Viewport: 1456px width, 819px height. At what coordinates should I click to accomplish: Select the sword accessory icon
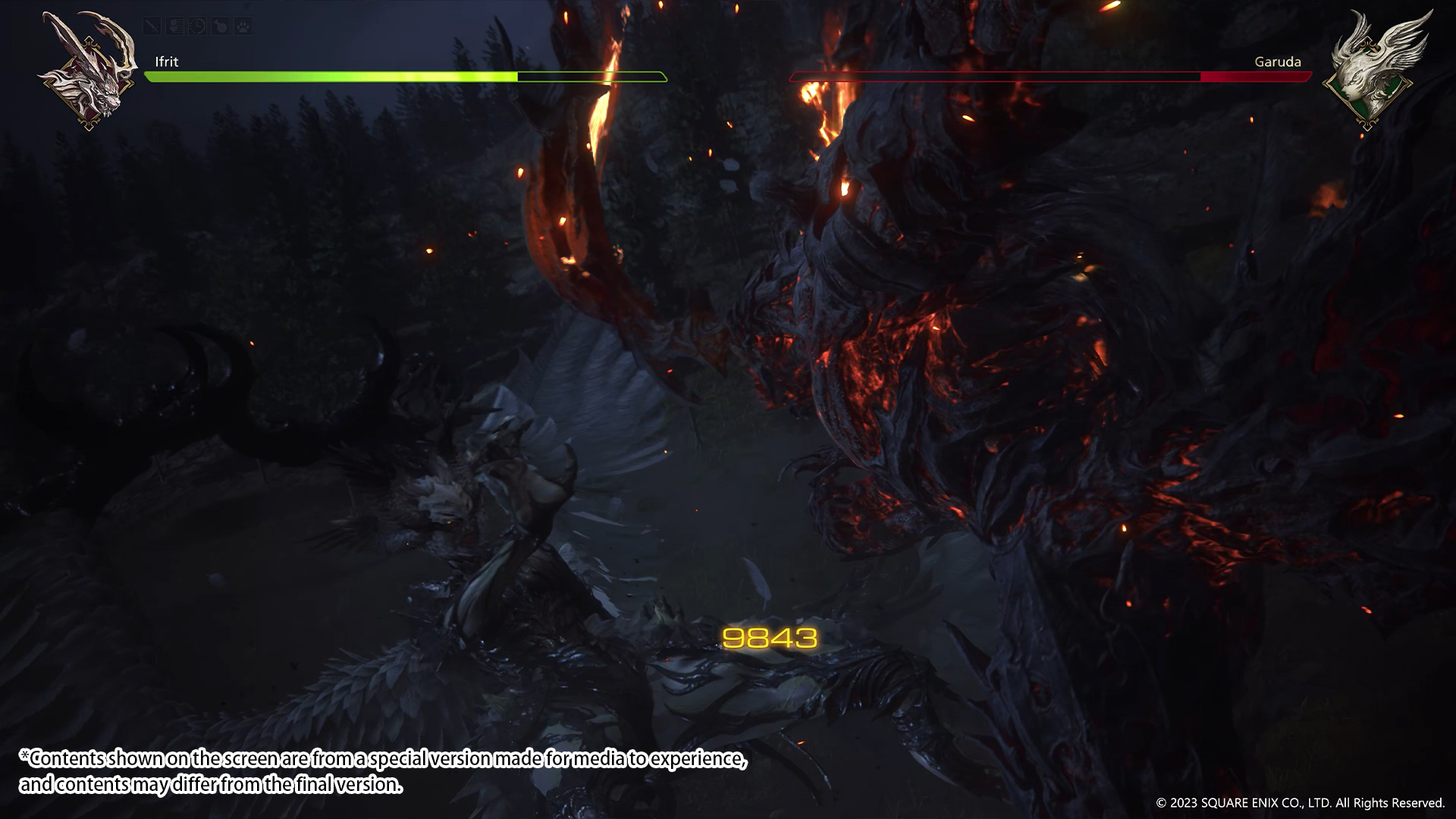[152, 27]
